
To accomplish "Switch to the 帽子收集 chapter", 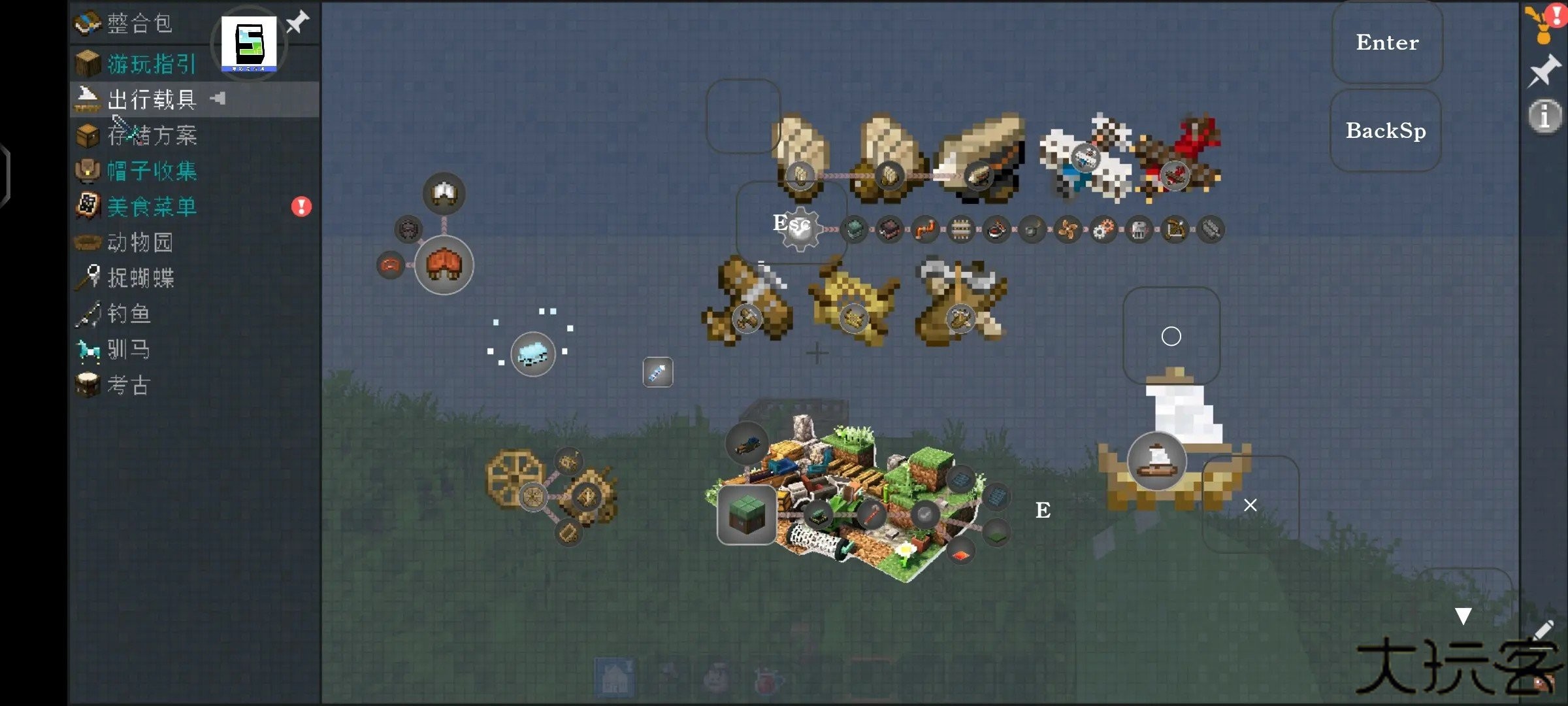I will 152,171.
